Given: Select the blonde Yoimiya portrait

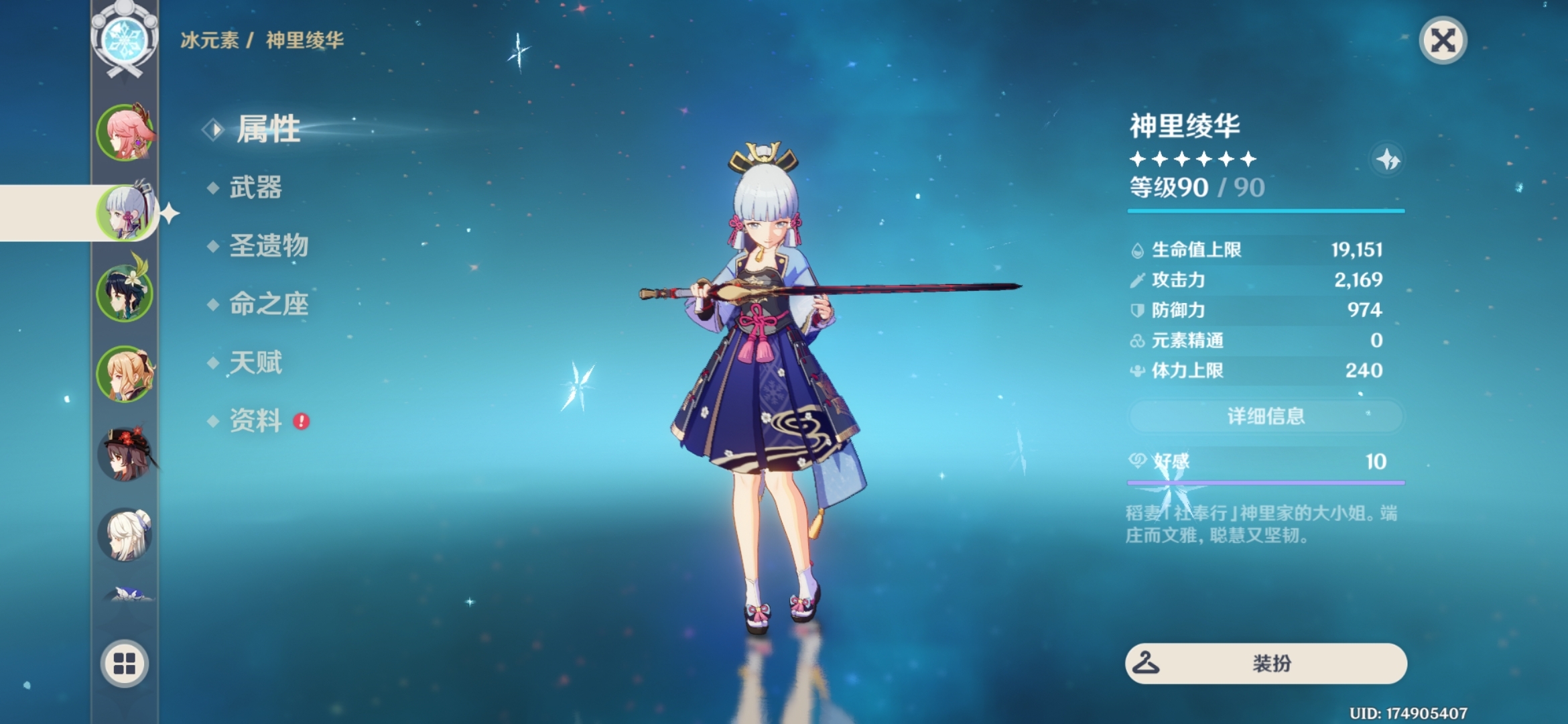Looking at the screenshot, I should [x=125, y=373].
